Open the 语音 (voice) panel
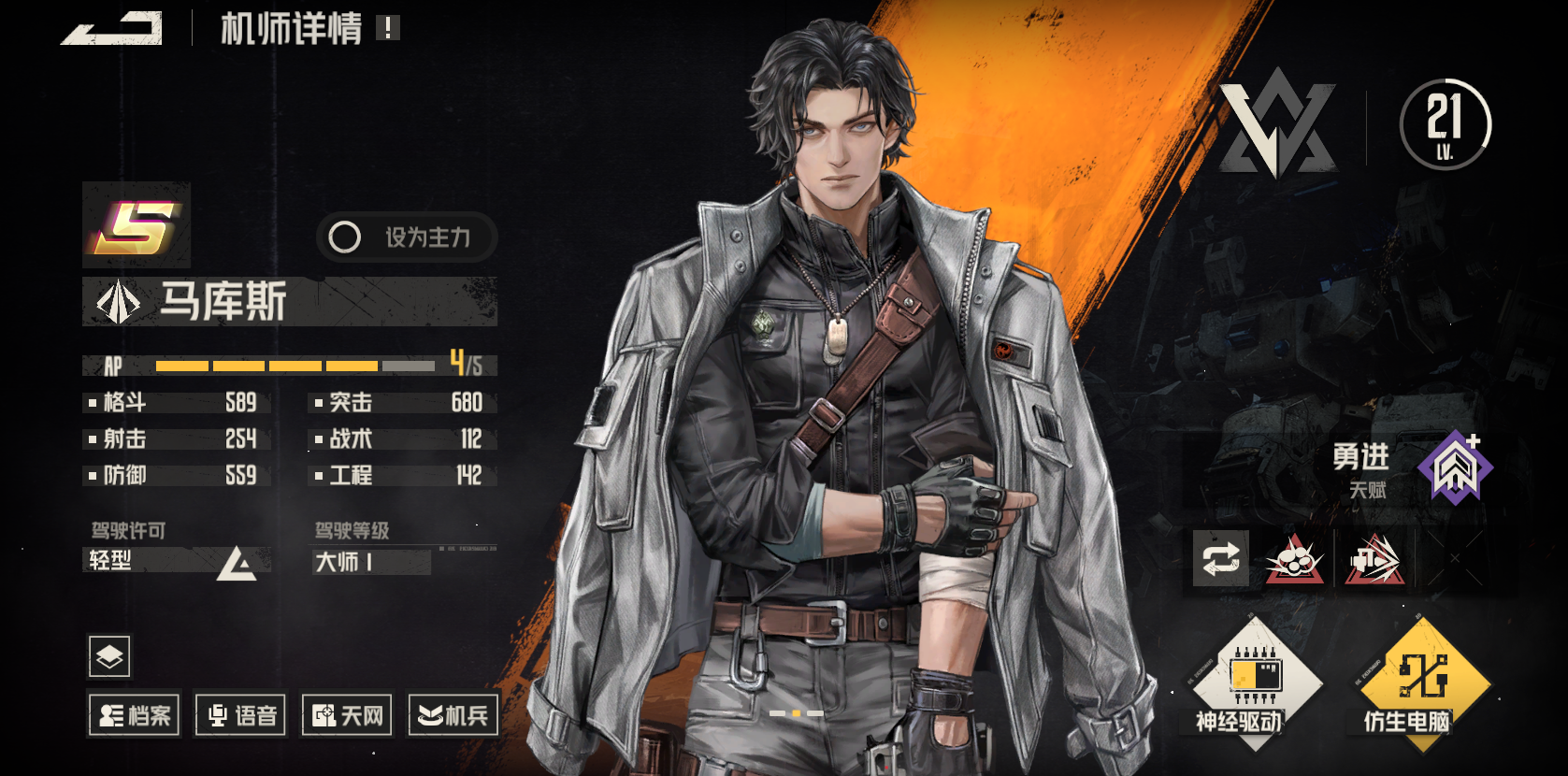The width and height of the screenshot is (1568, 776). pyautogui.click(x=239, y=714)
